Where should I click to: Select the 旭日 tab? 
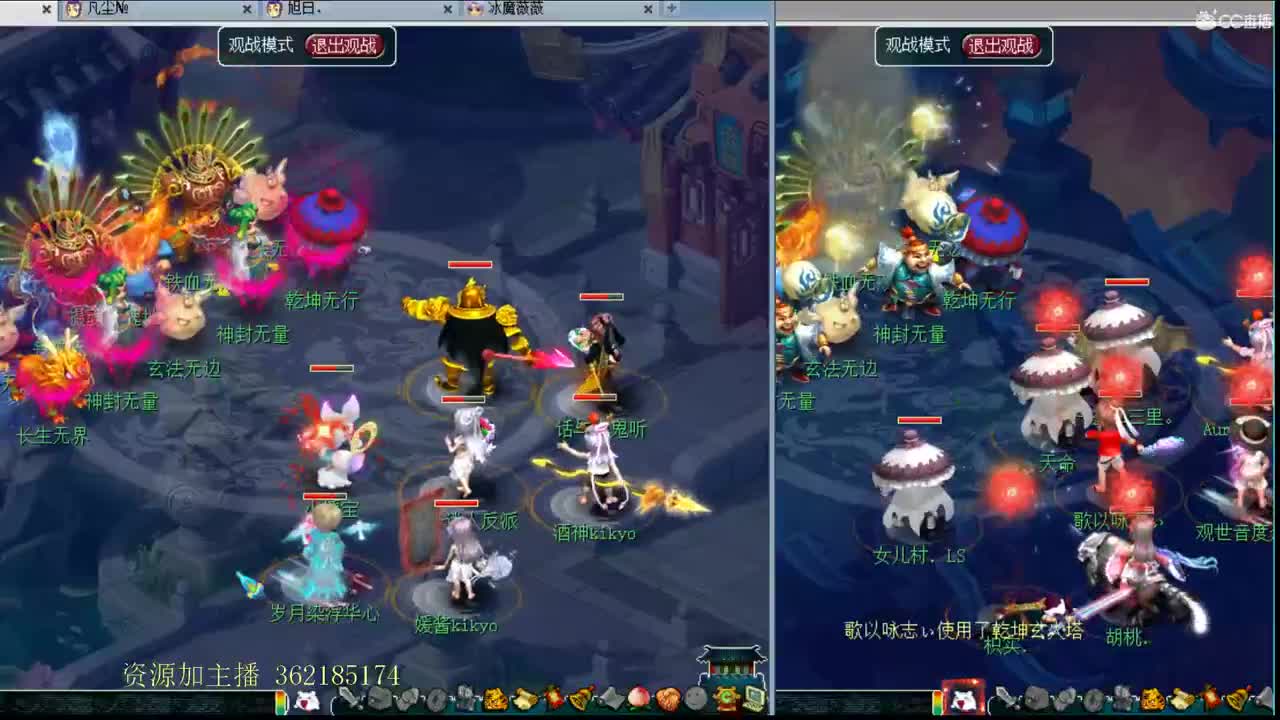pos(300,9)
